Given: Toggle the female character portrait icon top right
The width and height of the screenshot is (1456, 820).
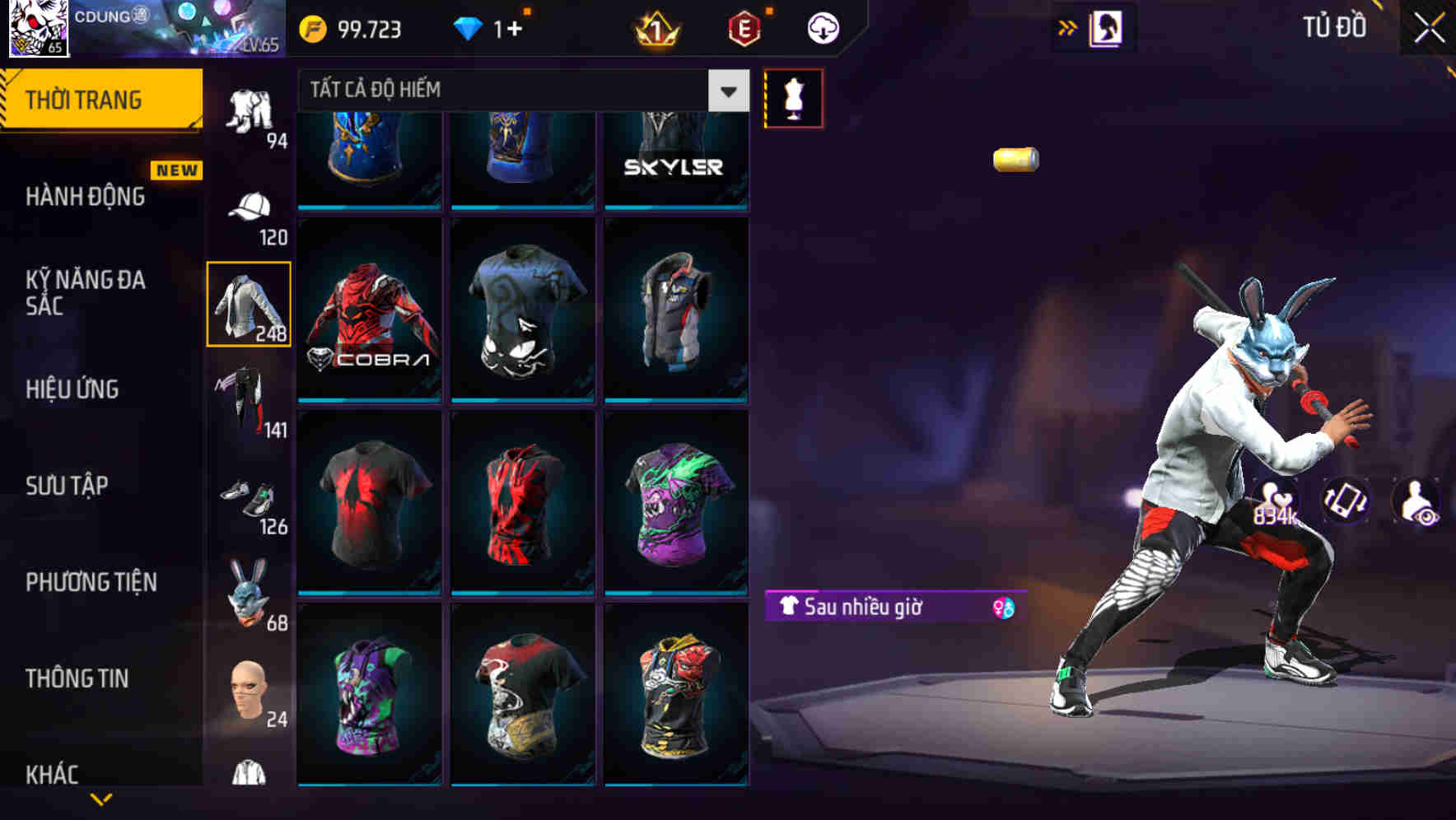Looking at the screenshot, I should coord(1108,27).
